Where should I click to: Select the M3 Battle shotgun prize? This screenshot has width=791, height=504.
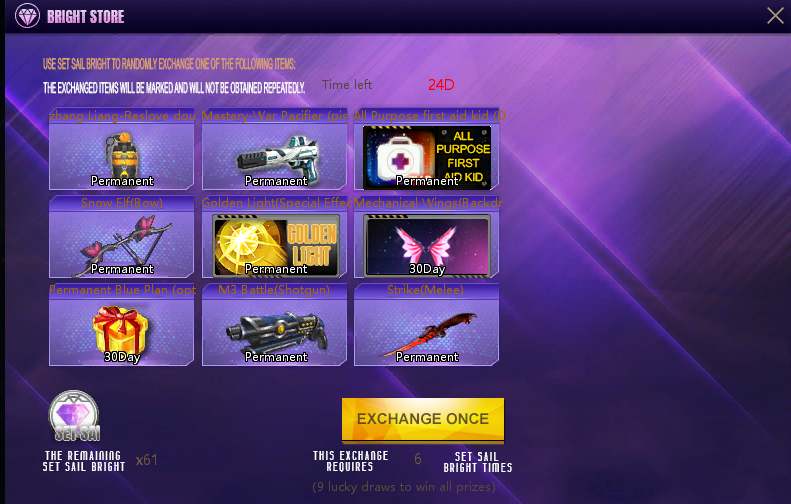pos(275,332)
